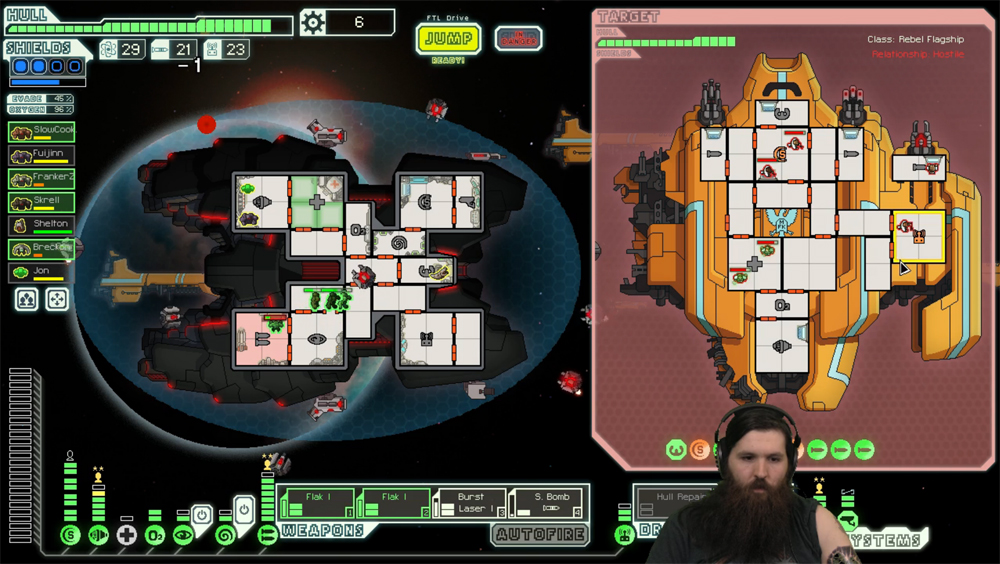Screen dimensions: 1000x564
Task: Click the weapons system power icon
Action: (267, 535)
